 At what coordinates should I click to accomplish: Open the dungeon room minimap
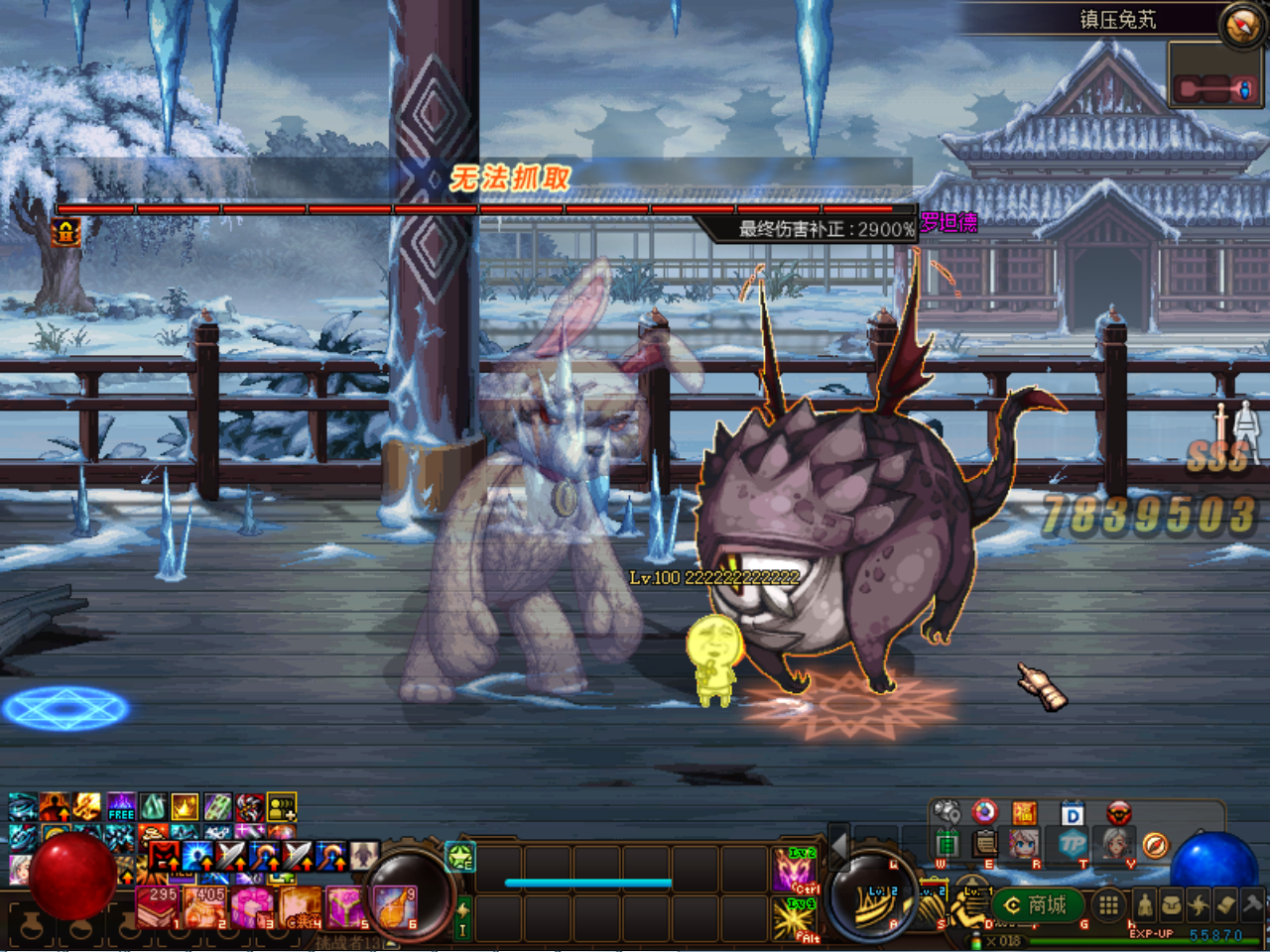(x=1215, y=87)
